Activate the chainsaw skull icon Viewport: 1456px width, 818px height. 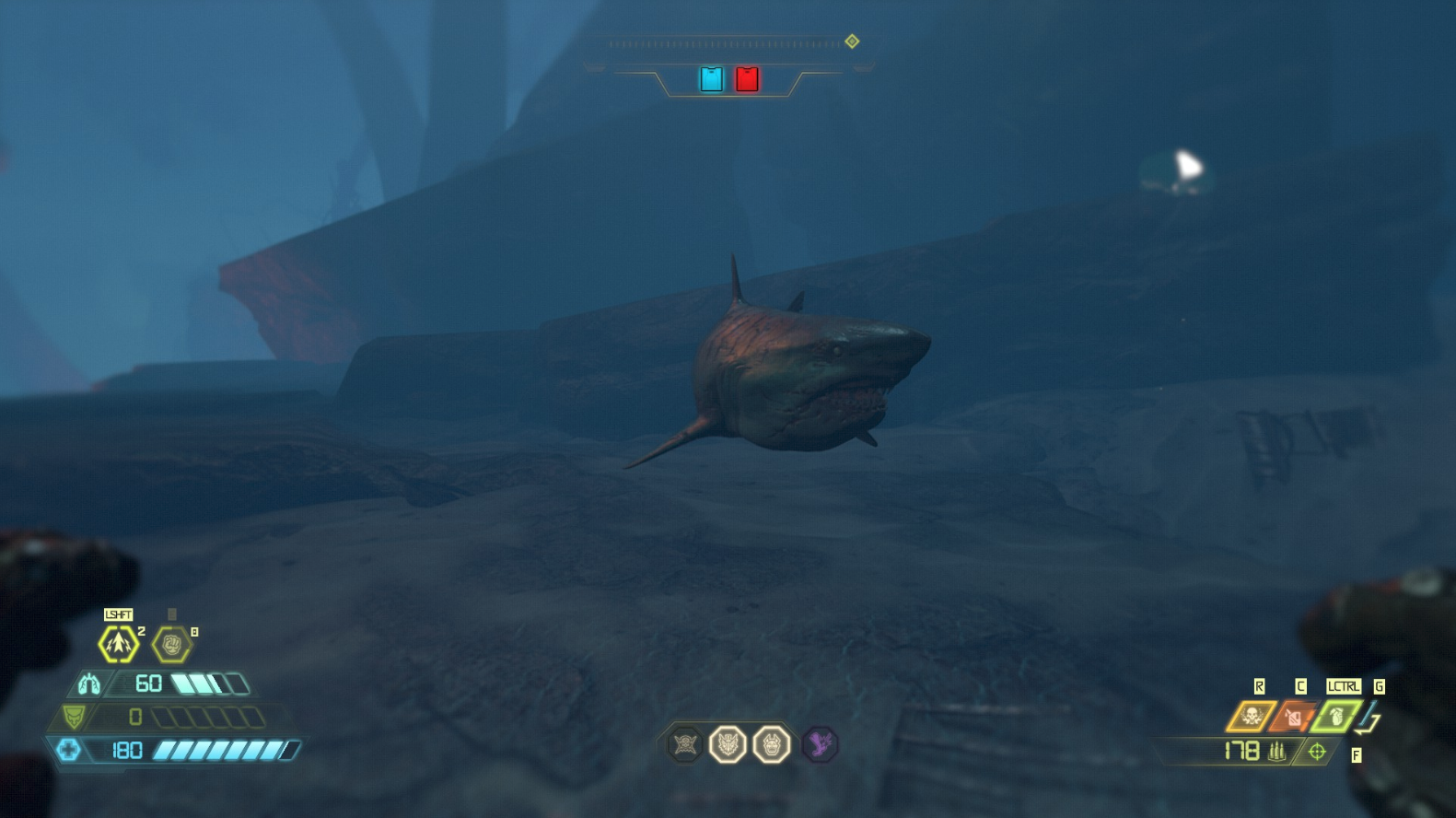pos(1251,717)
